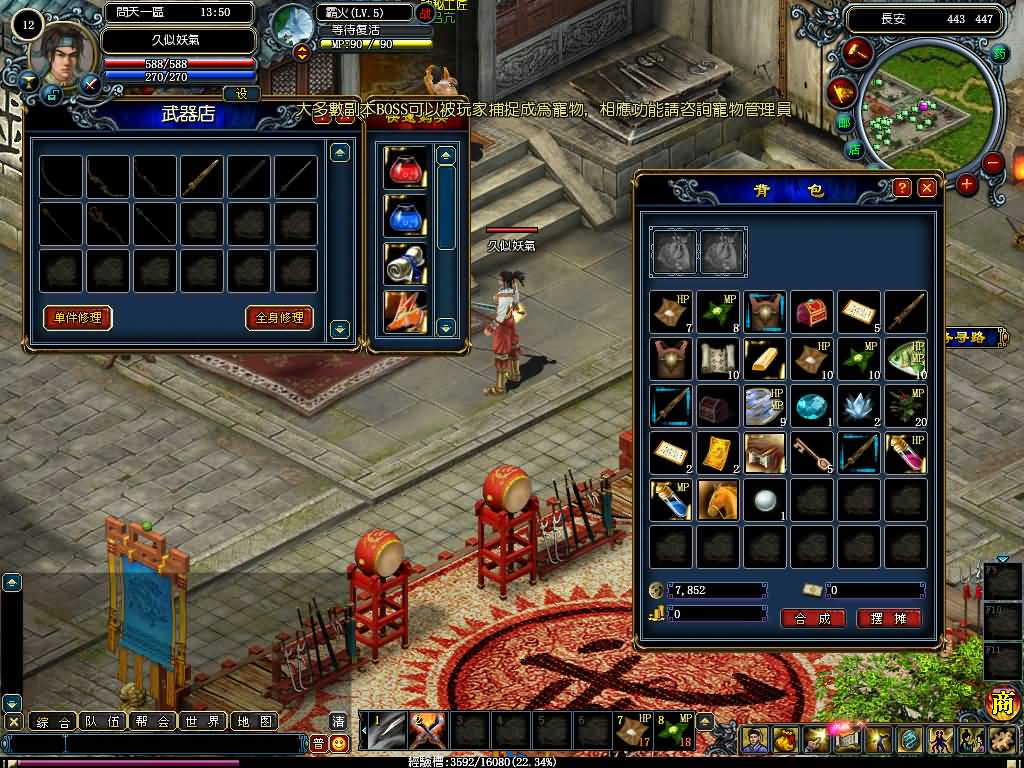Click the 合成 combine button
The width and height of the screenshot is (1024, 768).
tap(813, 619)
